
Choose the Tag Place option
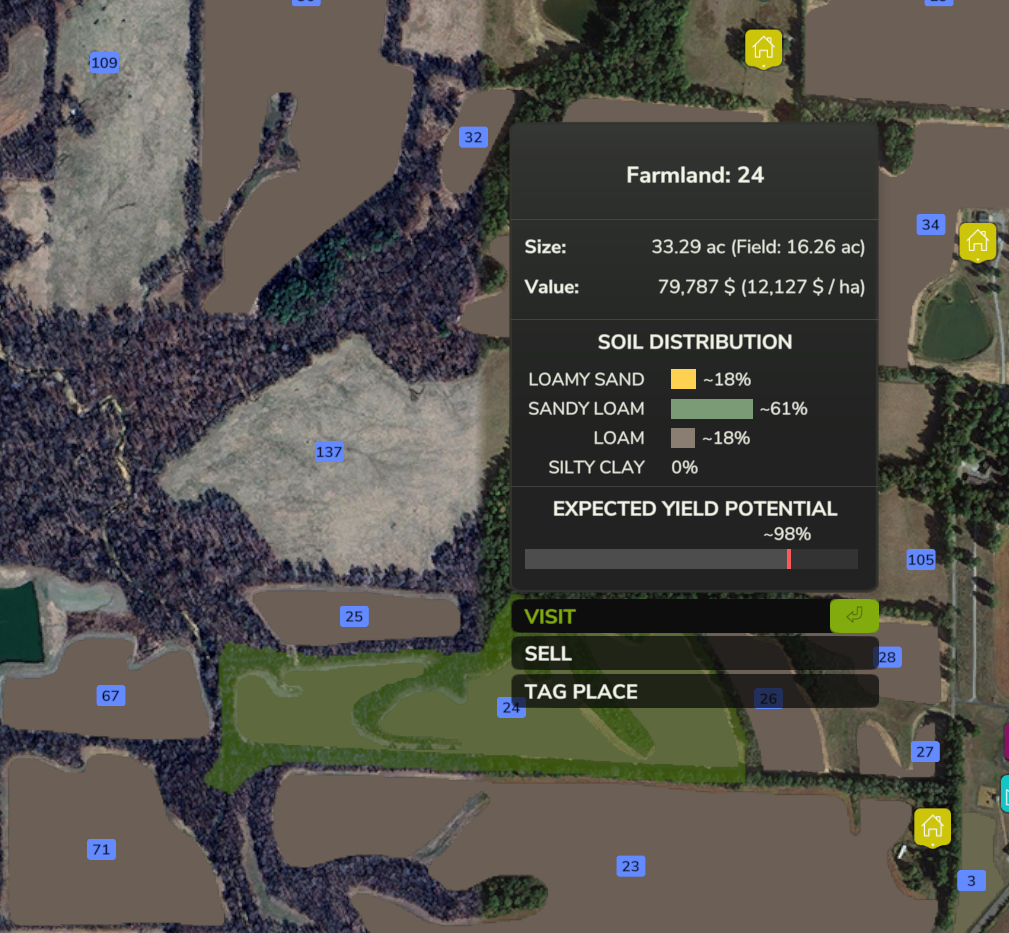point(694,692)
